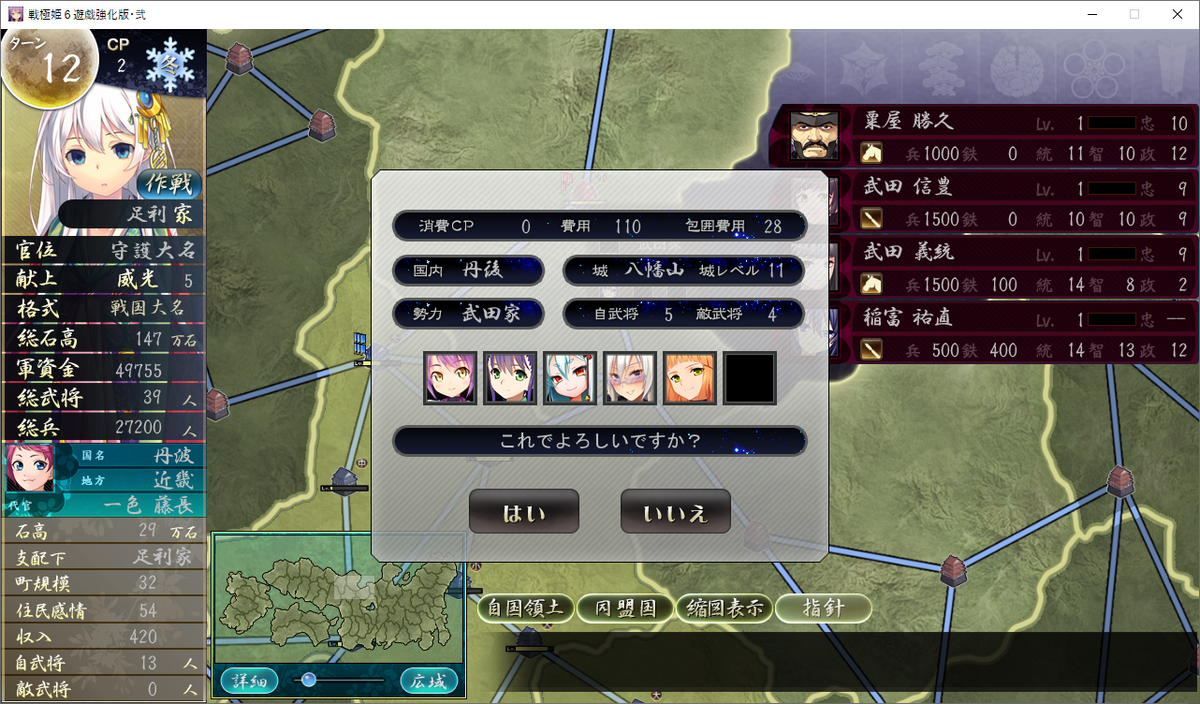The image size is (1200, 704).
Task: Open the 作戦 strategy menu
Action: point(169,184)
